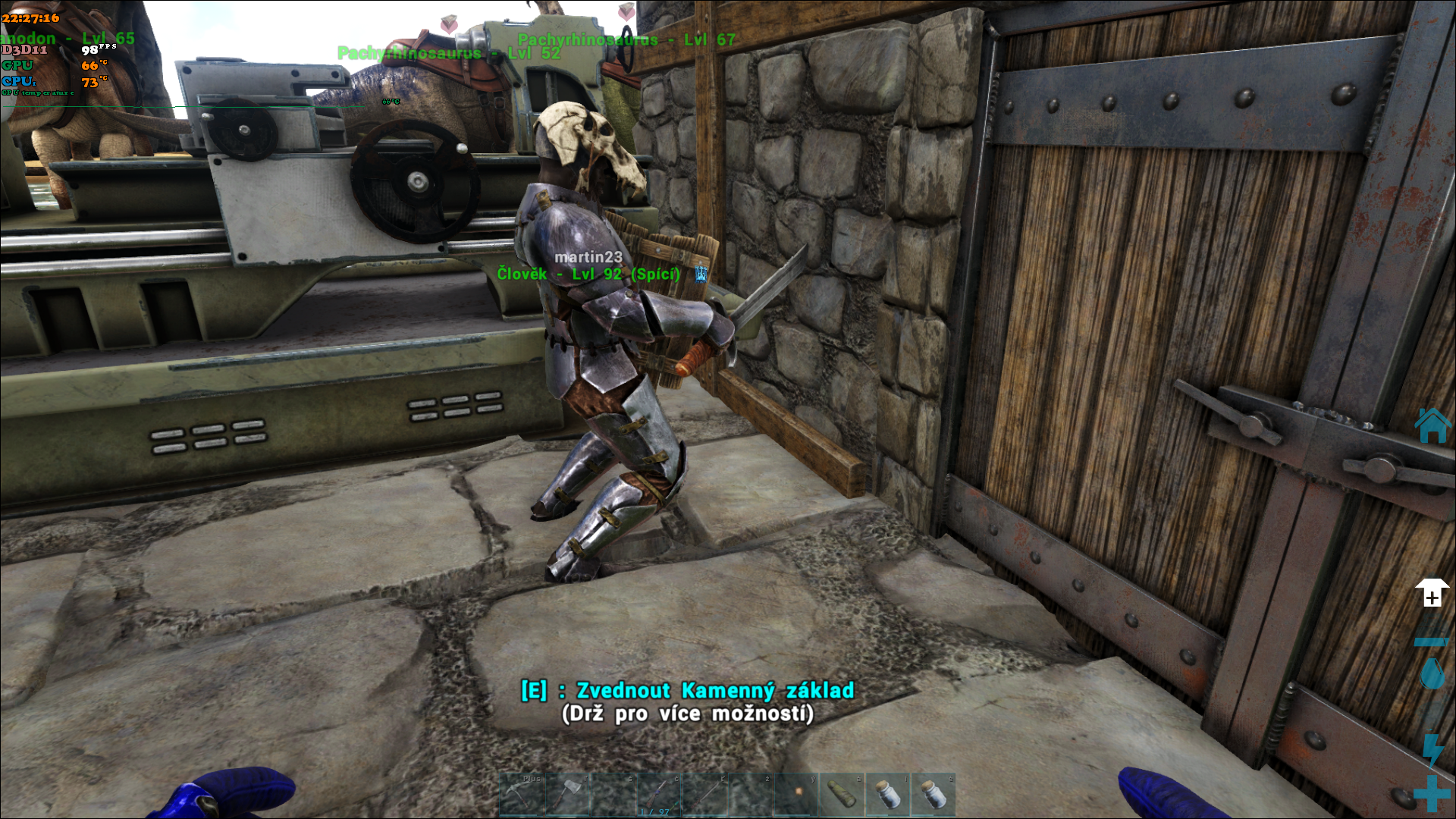Equip the hatchet from the hotbar

tap(567, 794)
